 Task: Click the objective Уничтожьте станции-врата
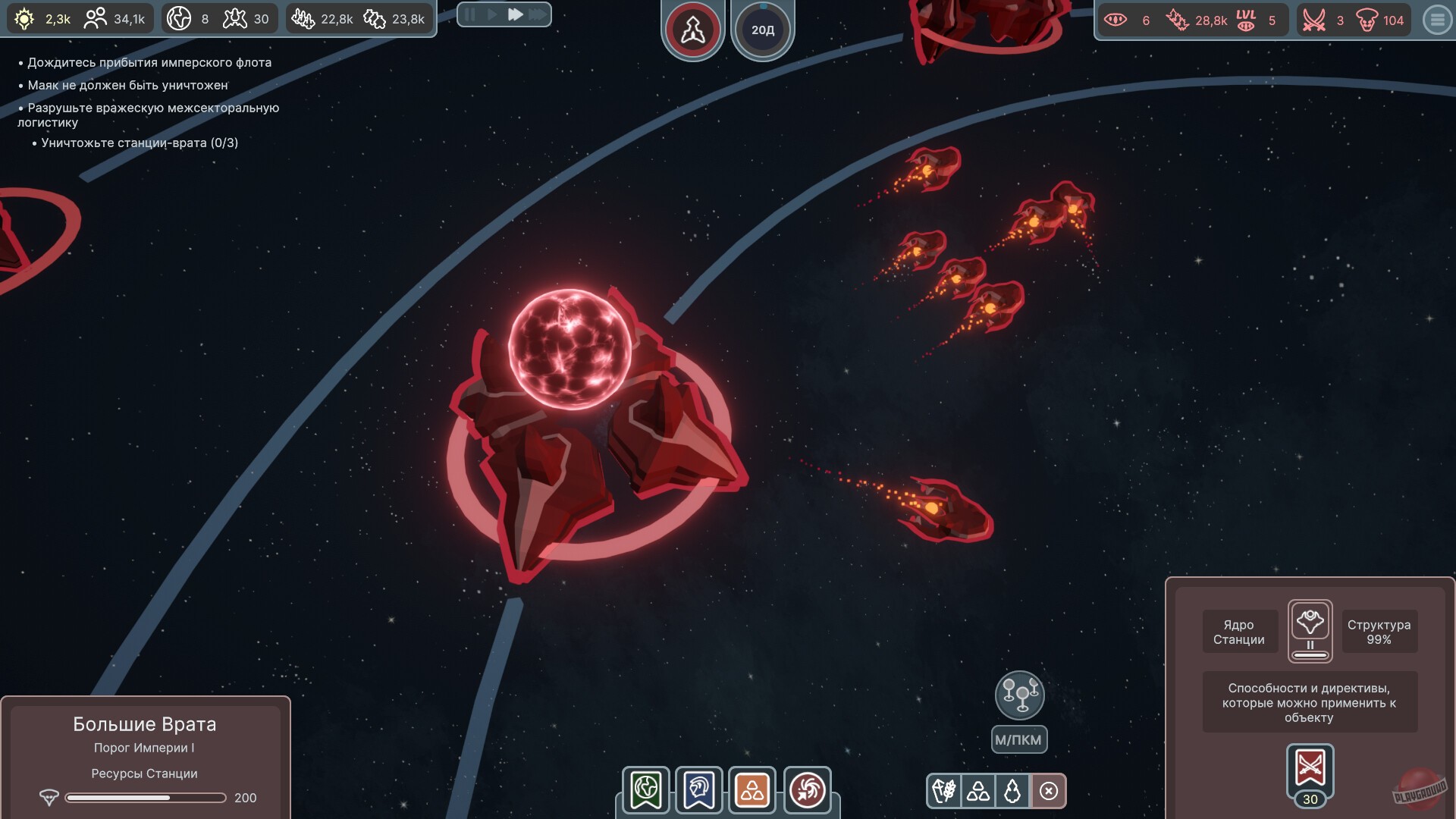(x=140, y=143)
